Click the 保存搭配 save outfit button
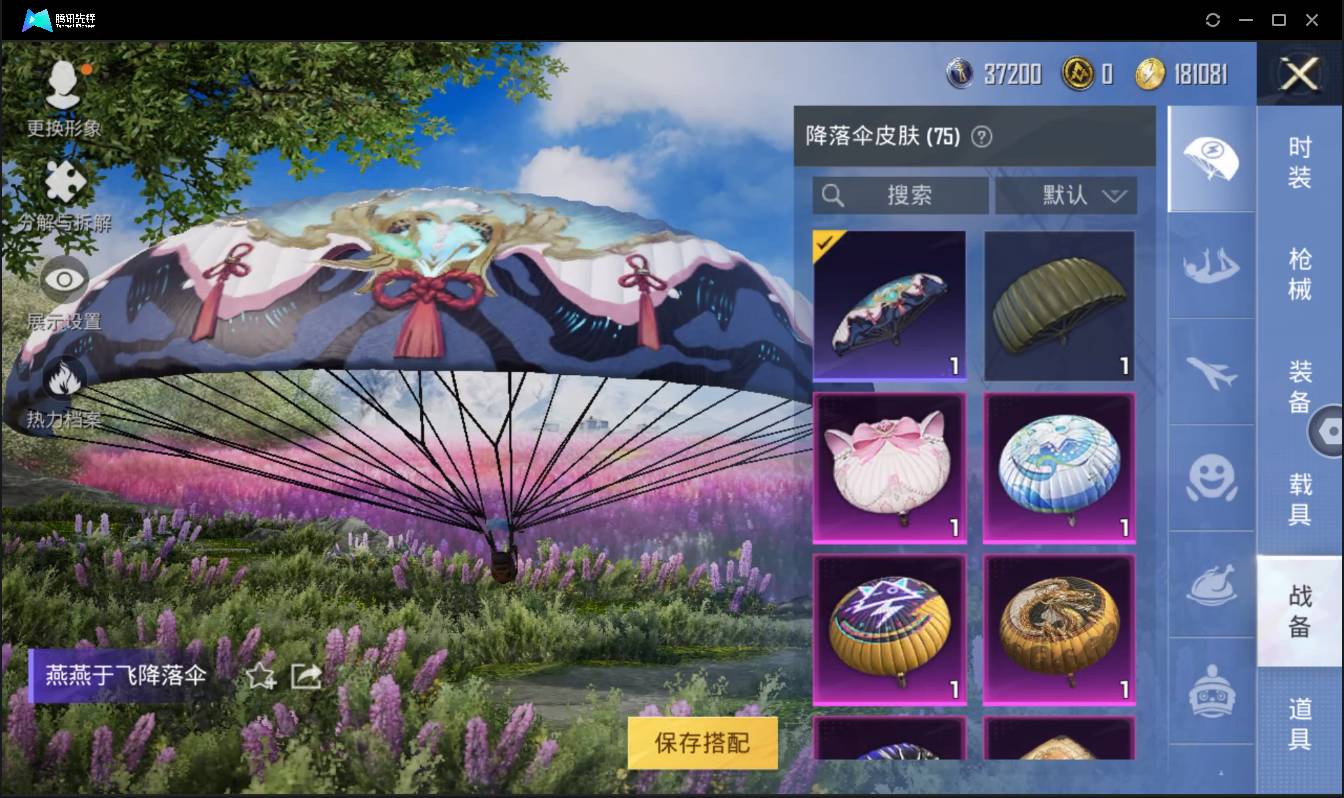Screen dimensions: 1344x798 (x=702, y=743)
